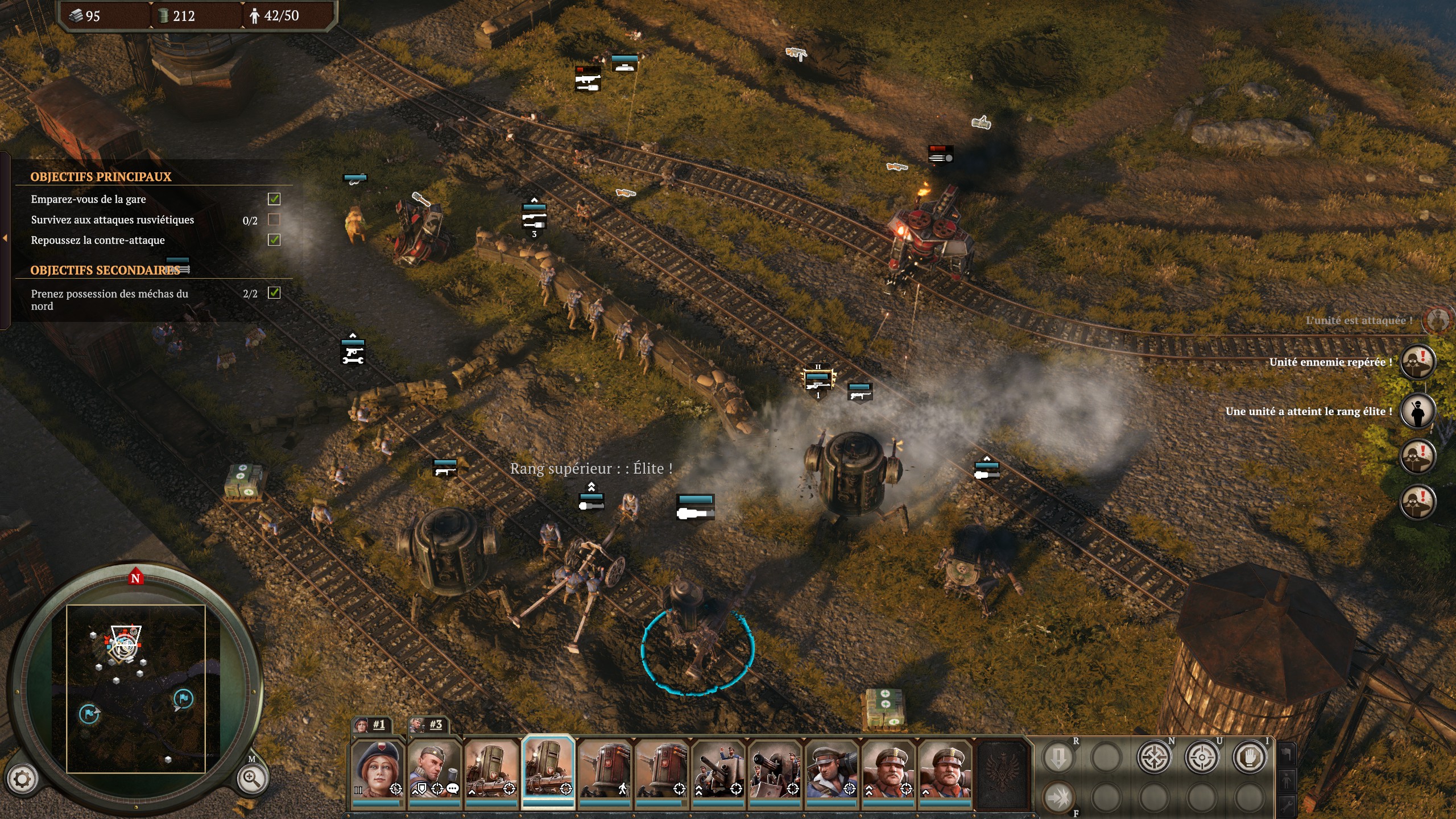Select the red-haired heroine portrait
The image size is (1456, 819).
click(x=377, y=770)
